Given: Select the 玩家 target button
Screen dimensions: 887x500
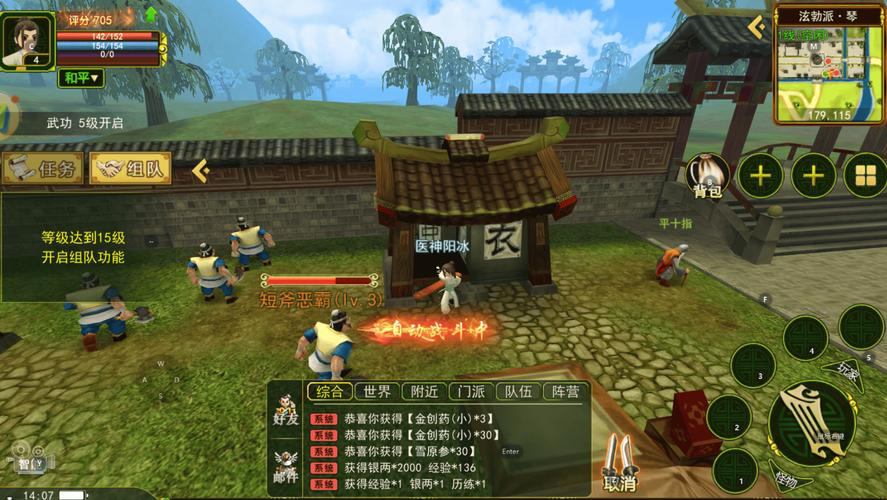Looking at the screenshot, I should click(x=848, y=372).
